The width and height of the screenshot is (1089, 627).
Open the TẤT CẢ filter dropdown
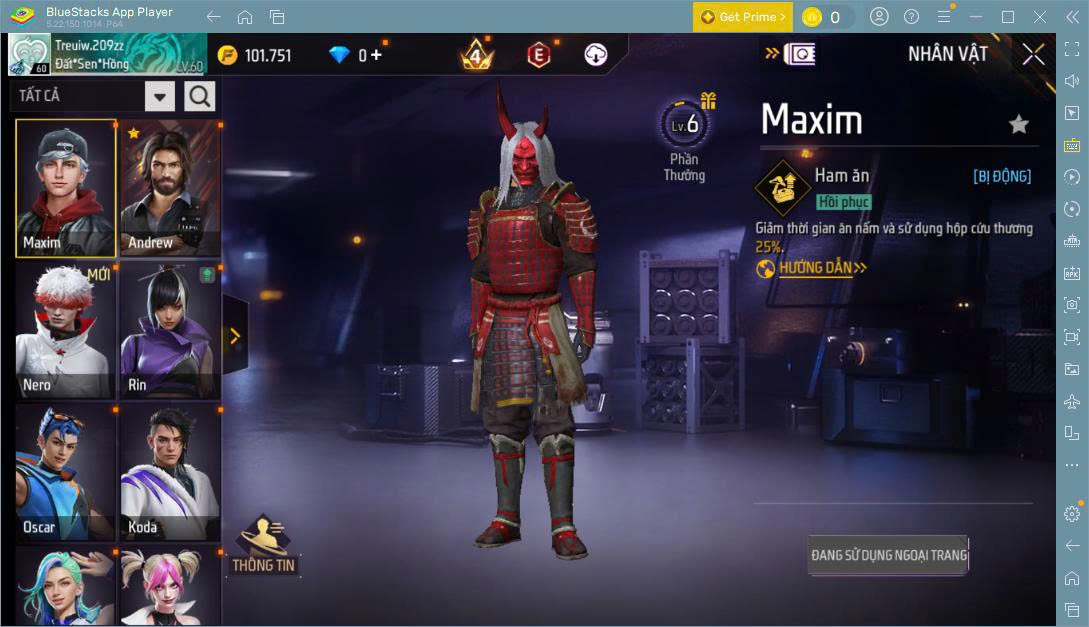(160, 96)
